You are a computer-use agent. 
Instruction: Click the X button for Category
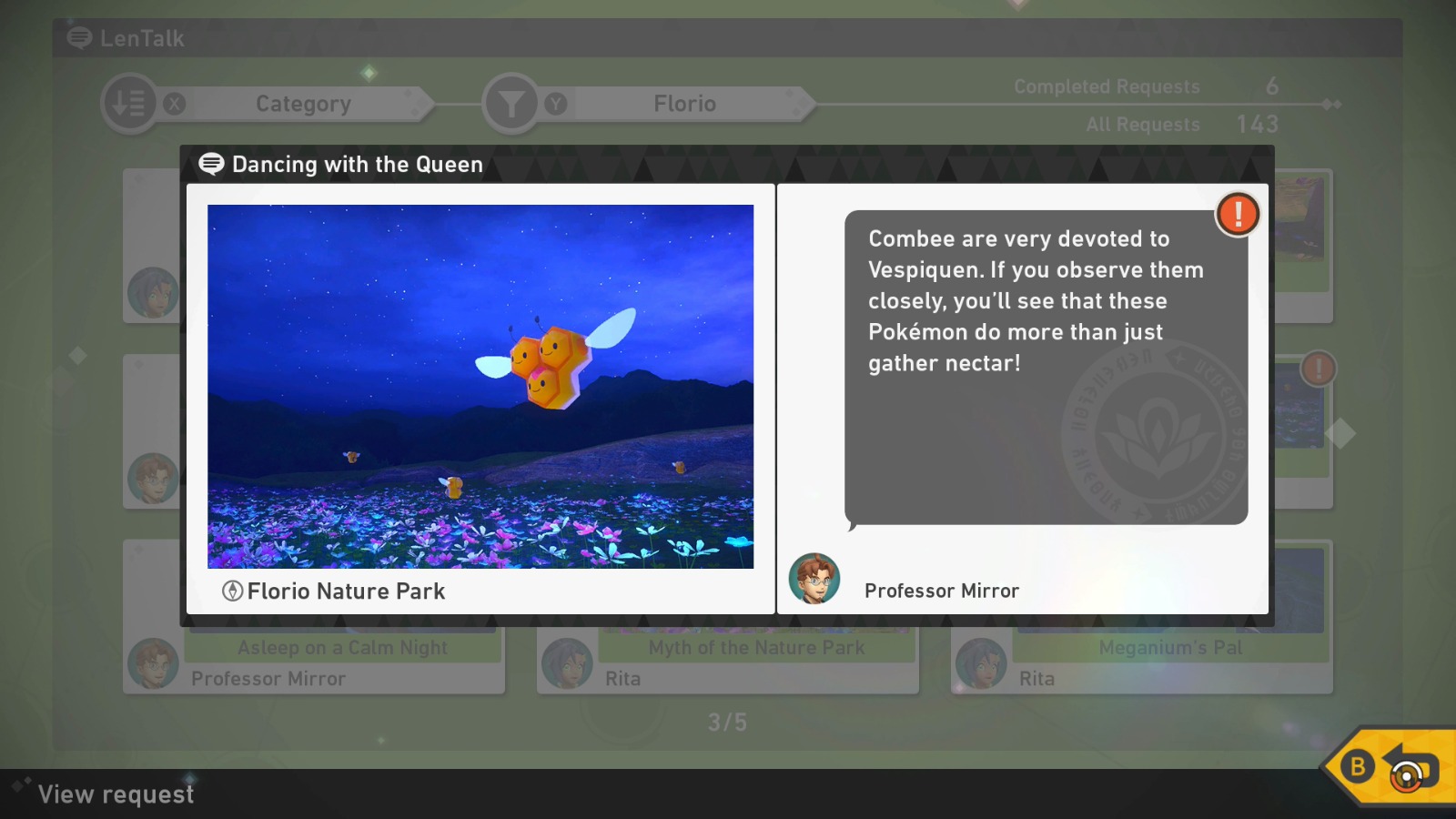[x=174, y=103]
